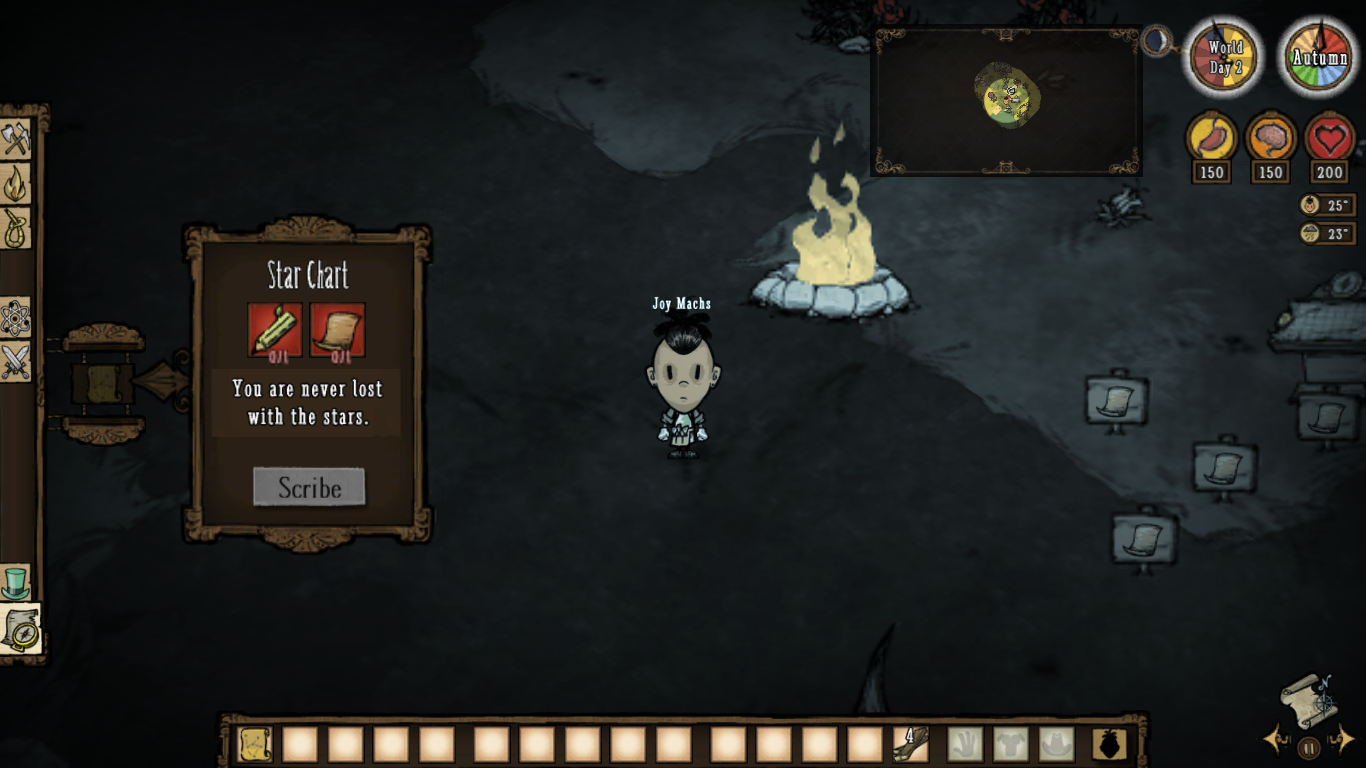
Task: Open the map scroll with compass
Action: tap(1309, 698)
